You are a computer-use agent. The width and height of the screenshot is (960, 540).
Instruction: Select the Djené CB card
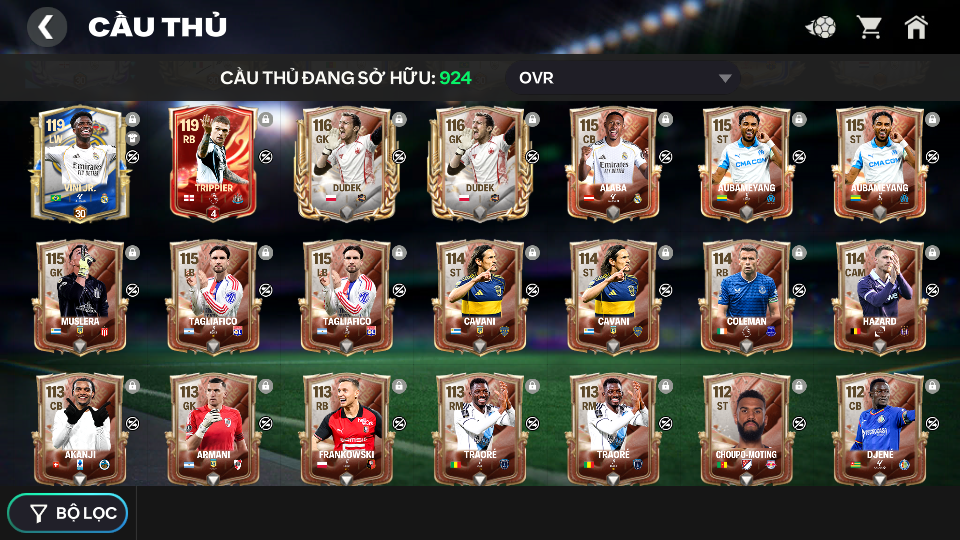(879, 428)
